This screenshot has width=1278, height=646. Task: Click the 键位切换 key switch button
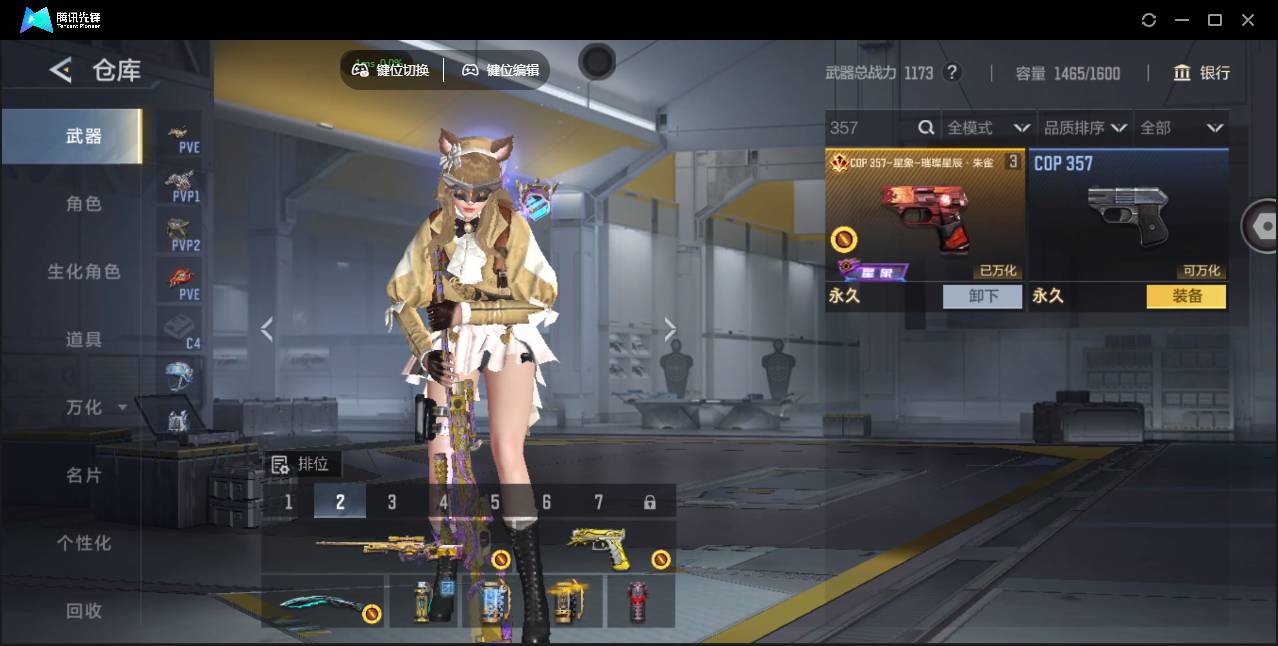point(391,70)
